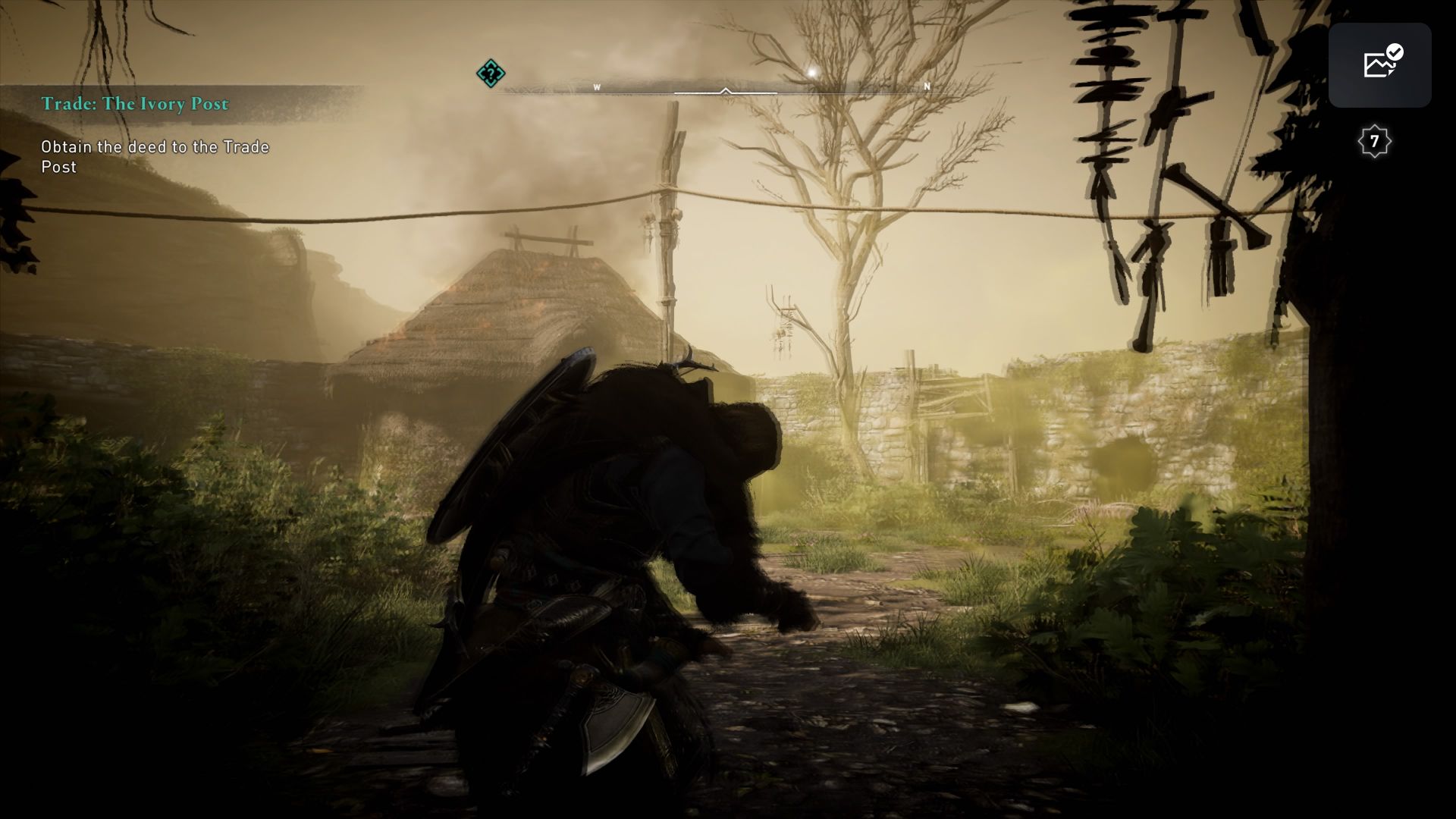Click the W compass direction marker

tap(598, 87)
